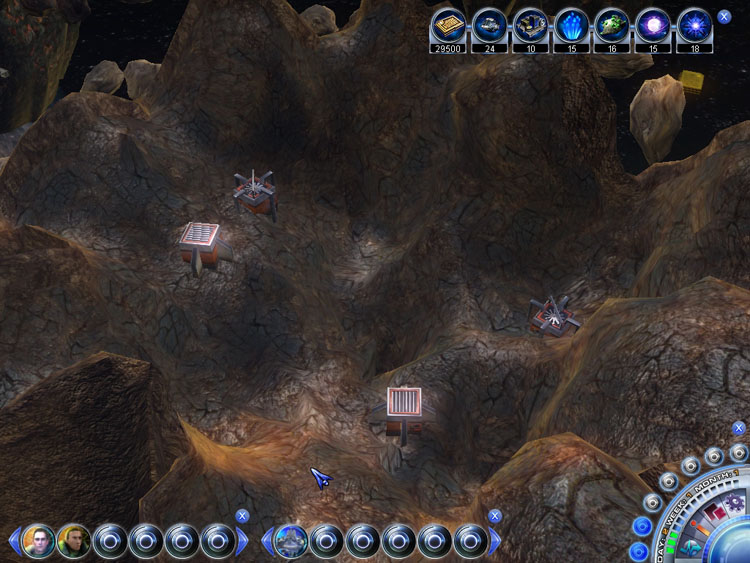The image size is (750, 563).
Task: Select the base portrait in base list
Action: pos(290,541)
